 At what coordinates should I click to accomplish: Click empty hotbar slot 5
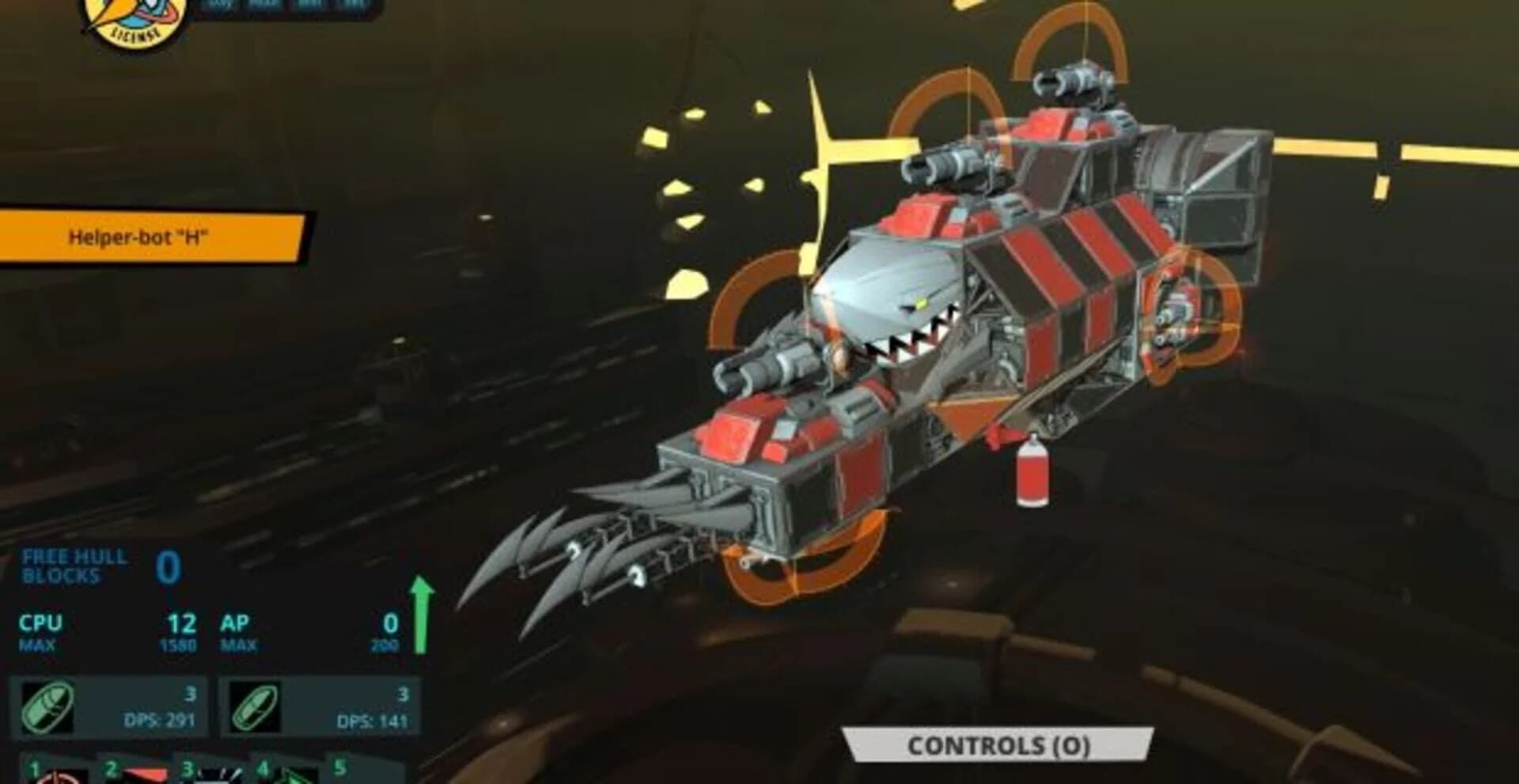coord(364,775)
